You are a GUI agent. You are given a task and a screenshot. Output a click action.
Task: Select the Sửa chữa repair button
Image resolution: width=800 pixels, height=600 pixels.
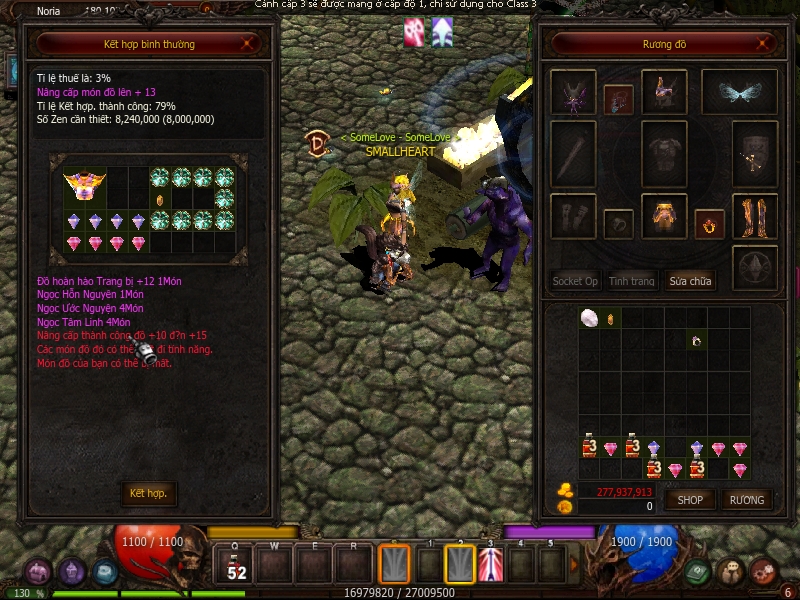[x=690, y=281]
